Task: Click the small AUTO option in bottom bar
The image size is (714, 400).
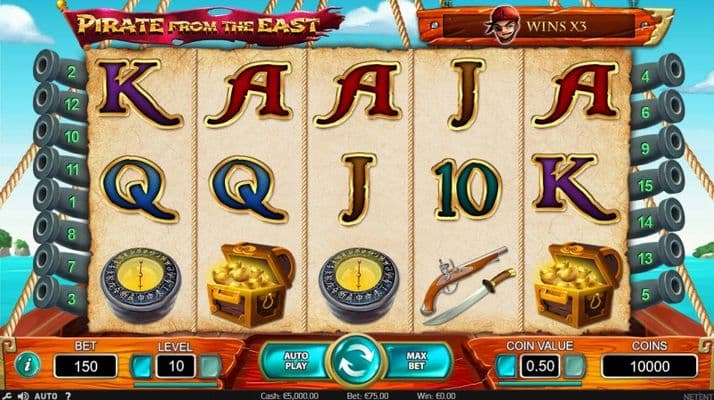Action: click(x=46, y=395)
